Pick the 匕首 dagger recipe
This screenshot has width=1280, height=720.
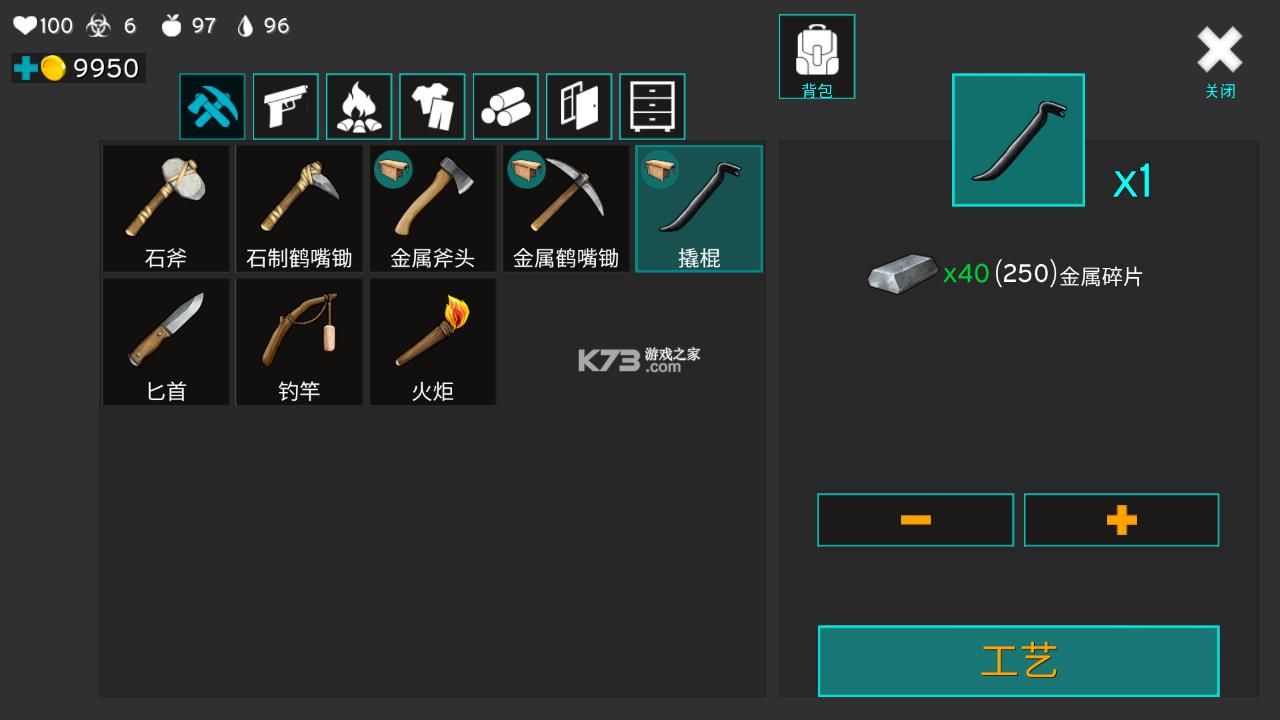(x=166, y=340)
